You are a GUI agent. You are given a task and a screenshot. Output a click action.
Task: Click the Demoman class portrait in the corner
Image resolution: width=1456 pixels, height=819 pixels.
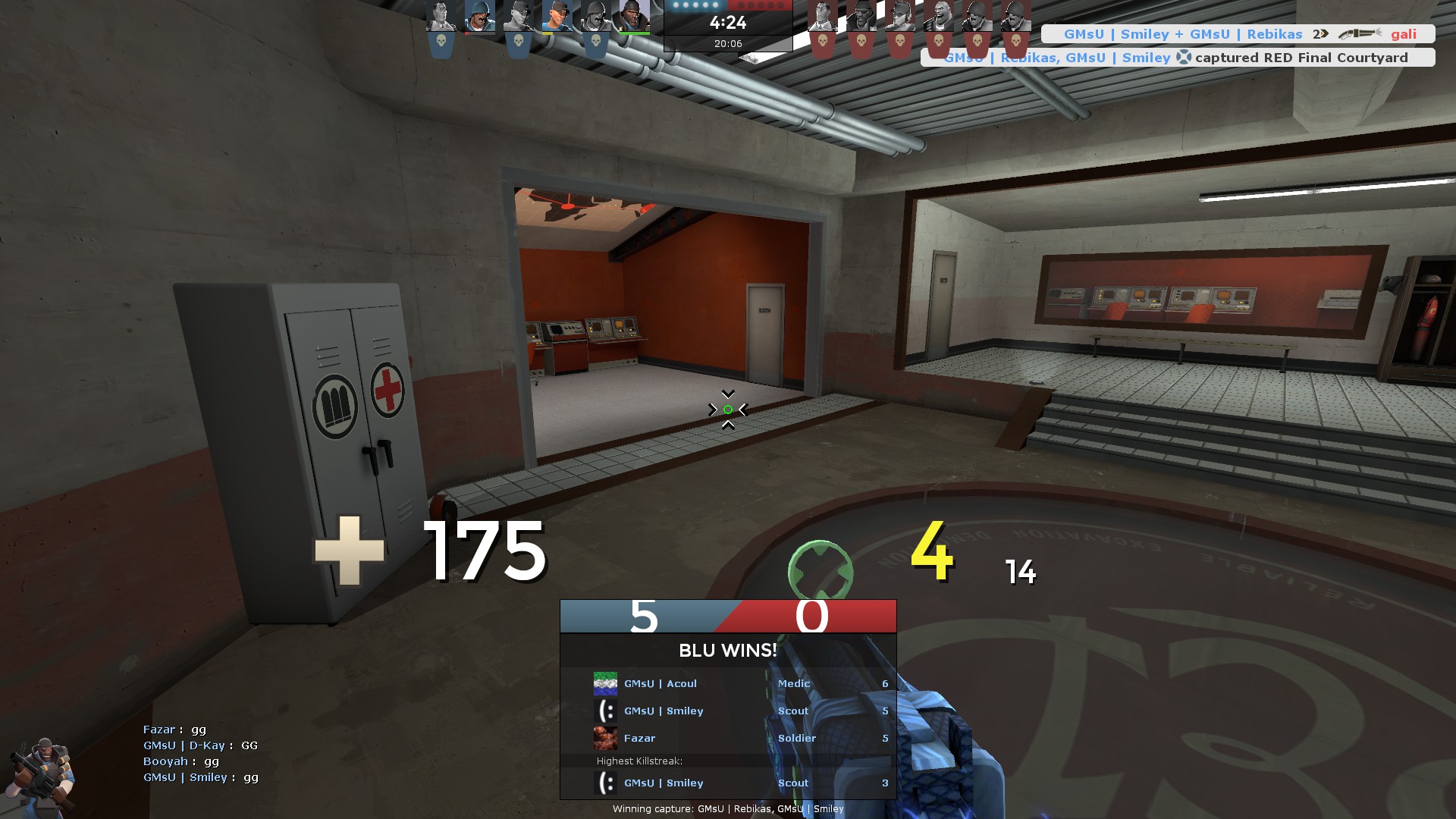(x=42, y=775)
